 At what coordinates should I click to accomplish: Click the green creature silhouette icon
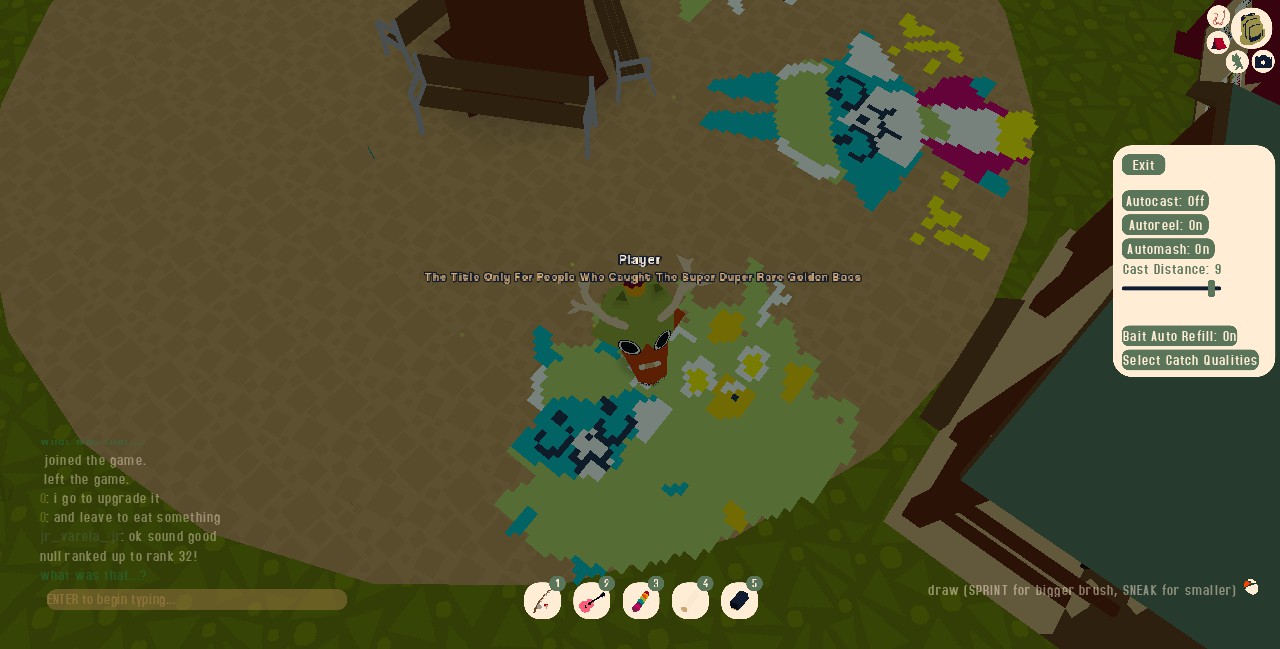pos(1238,62)
